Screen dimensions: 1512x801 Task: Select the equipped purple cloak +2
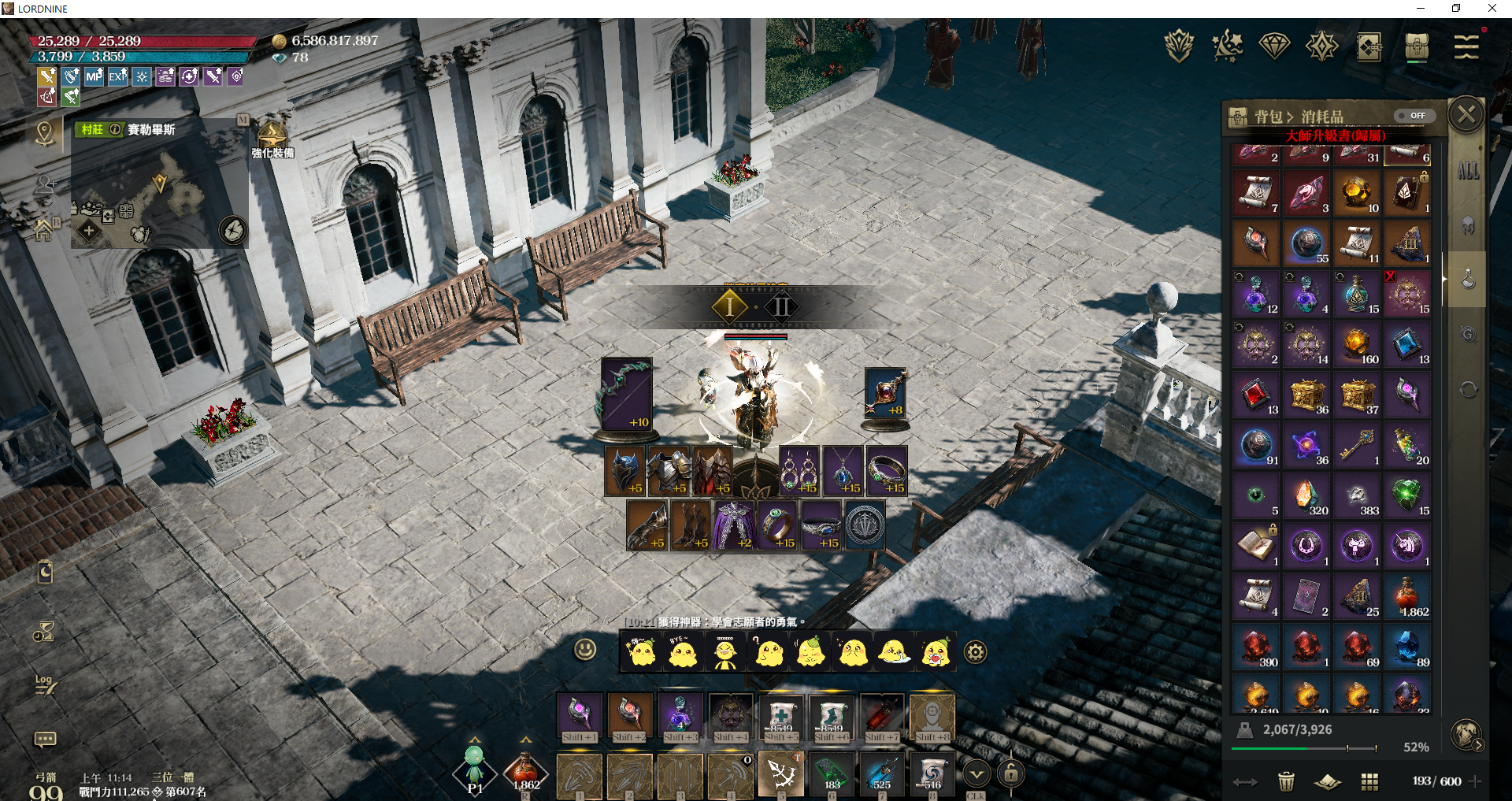click(x=735, y=525)
